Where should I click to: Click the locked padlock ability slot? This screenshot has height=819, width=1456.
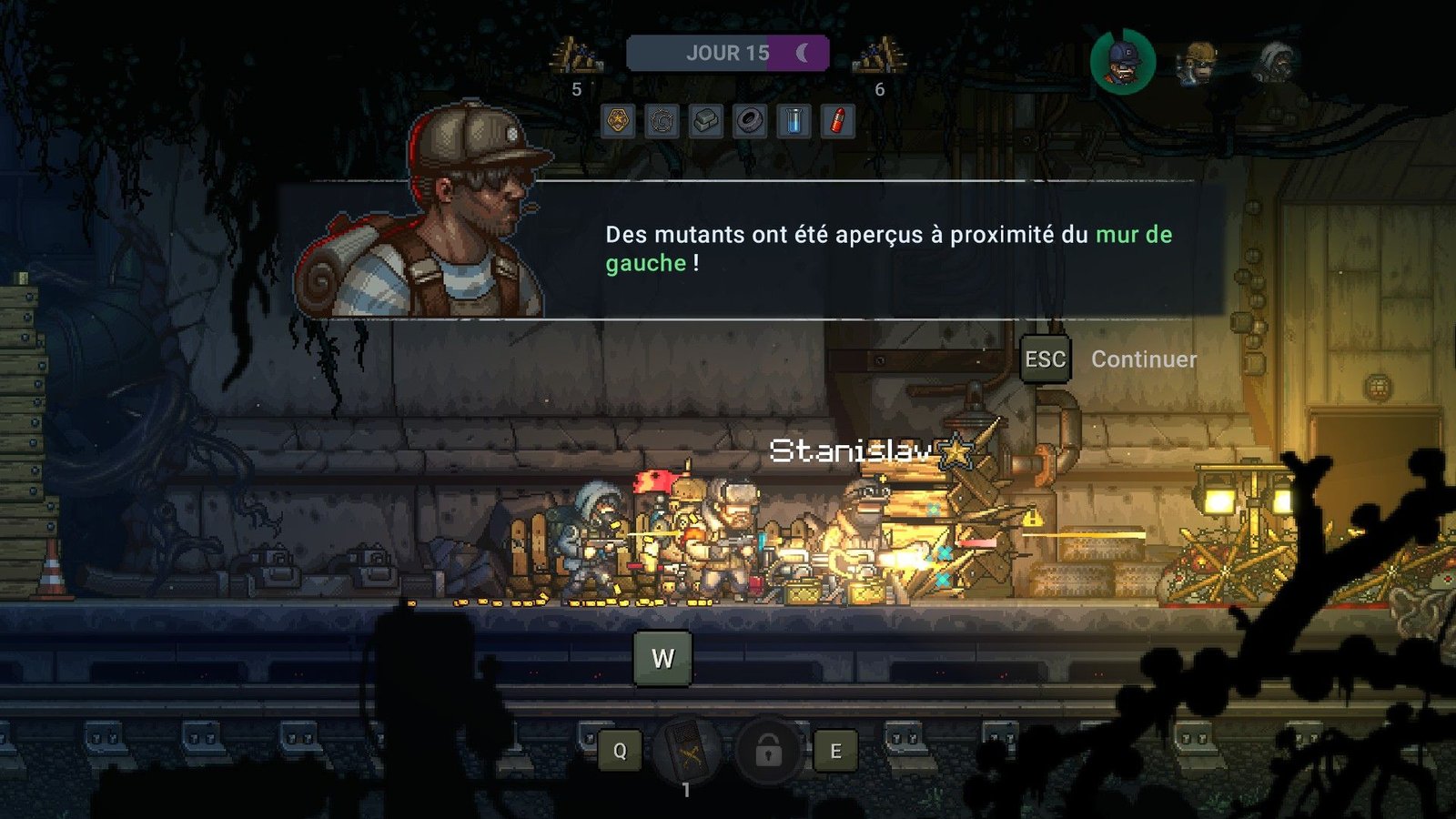[x=768, y=752]
